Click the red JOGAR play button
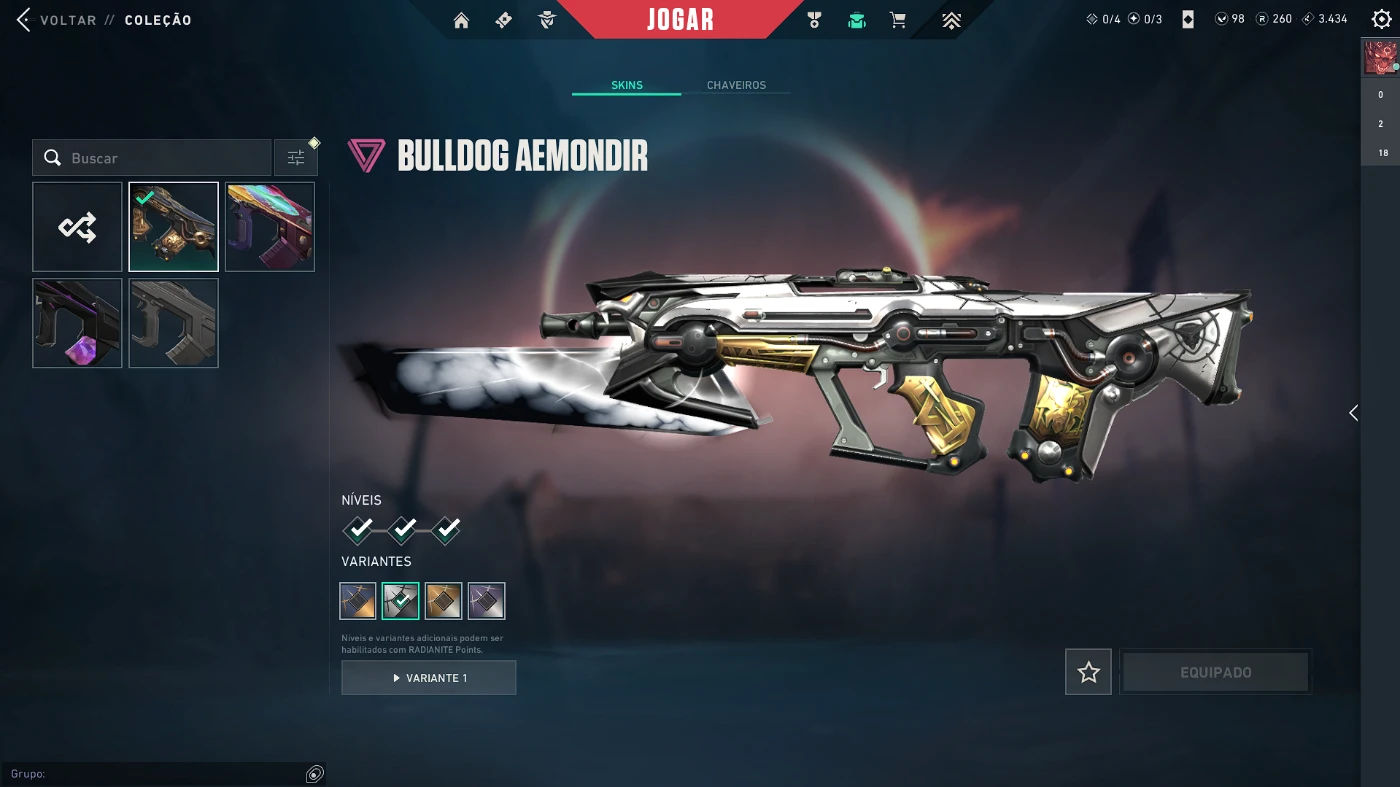1400x787 pixels. pyautogui.click(x=680, y=20)
